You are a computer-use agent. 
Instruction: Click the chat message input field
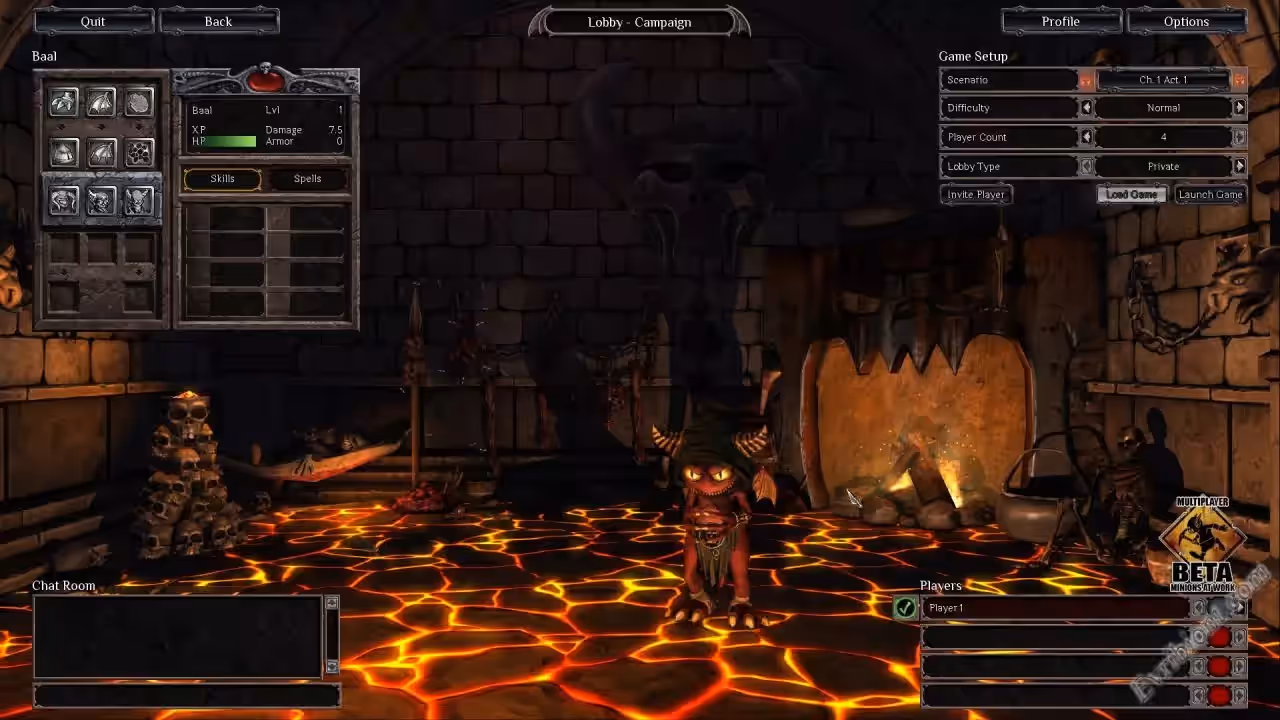(186, 695)
